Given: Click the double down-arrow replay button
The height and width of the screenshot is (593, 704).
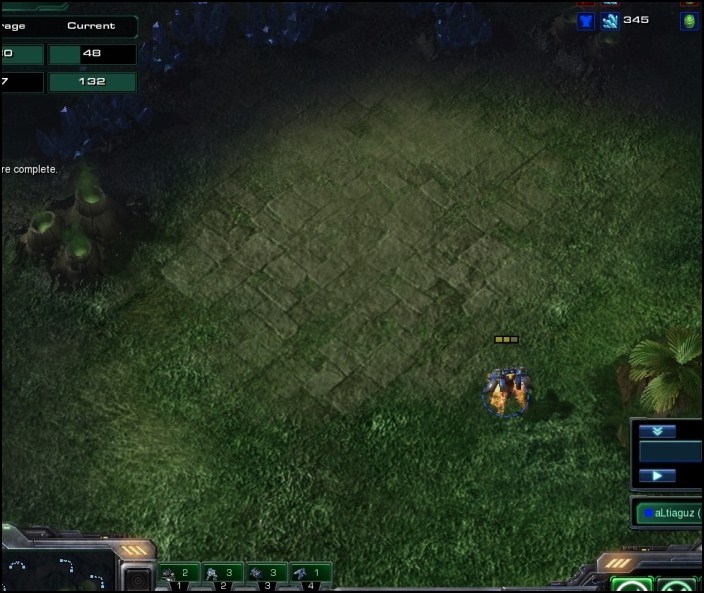Looking at the screenshot, I should (x=657, y=432).
